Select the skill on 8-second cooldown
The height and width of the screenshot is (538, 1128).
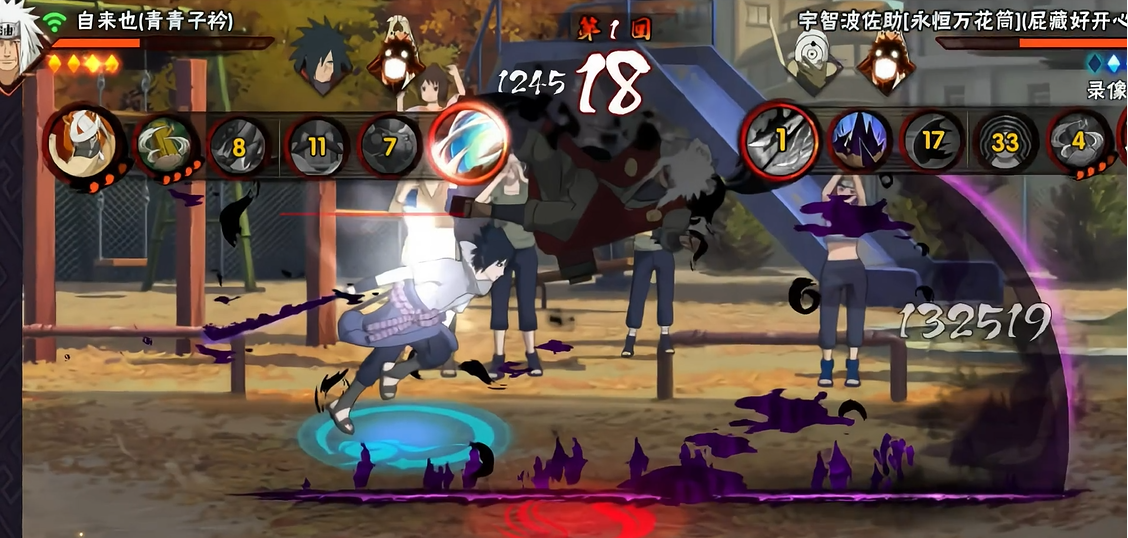tap(239, 147)
